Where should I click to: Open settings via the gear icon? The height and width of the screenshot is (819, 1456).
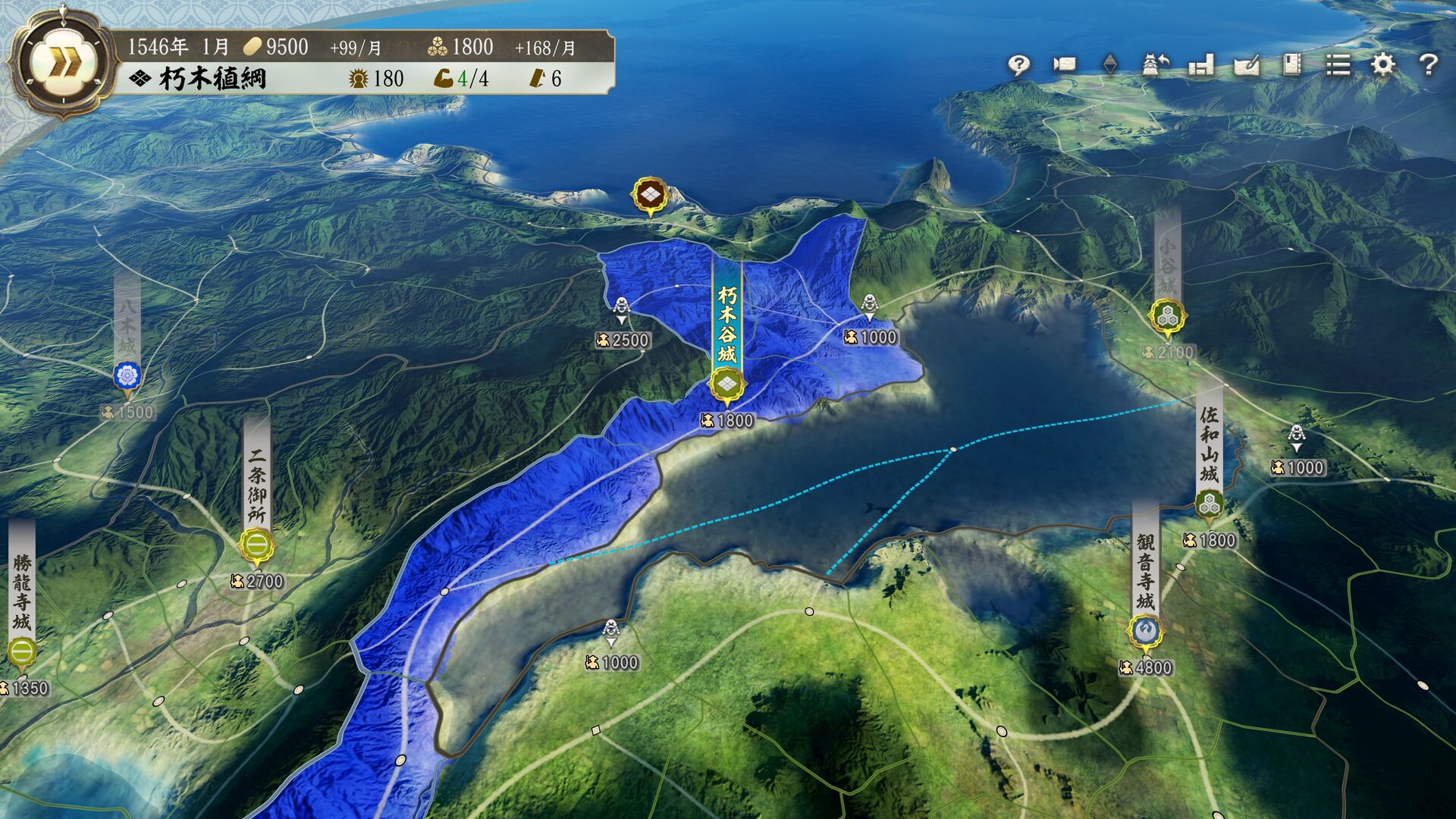coord(1383,64)
